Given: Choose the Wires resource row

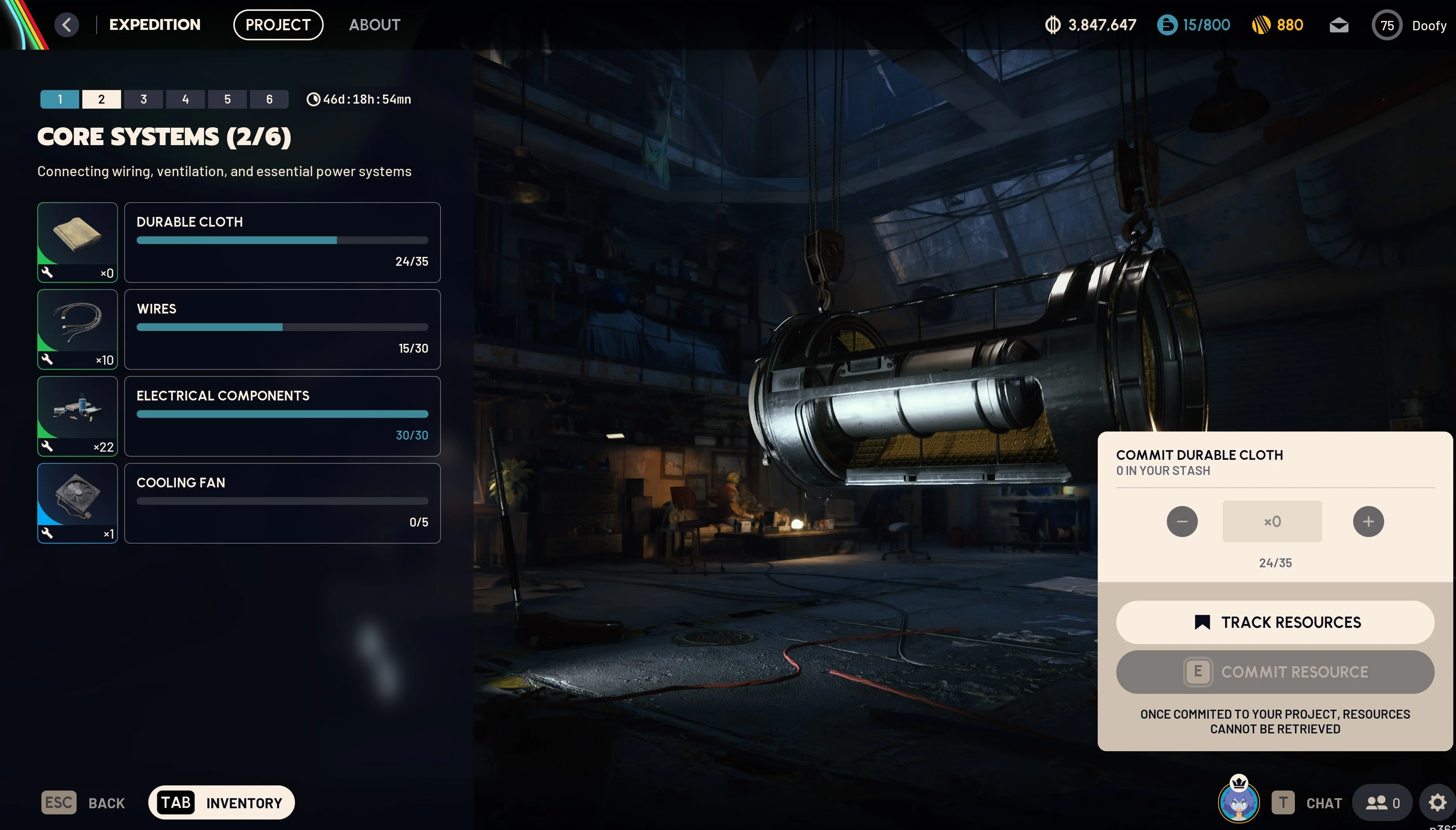Looking at the screenshot, I should point(282,329).
